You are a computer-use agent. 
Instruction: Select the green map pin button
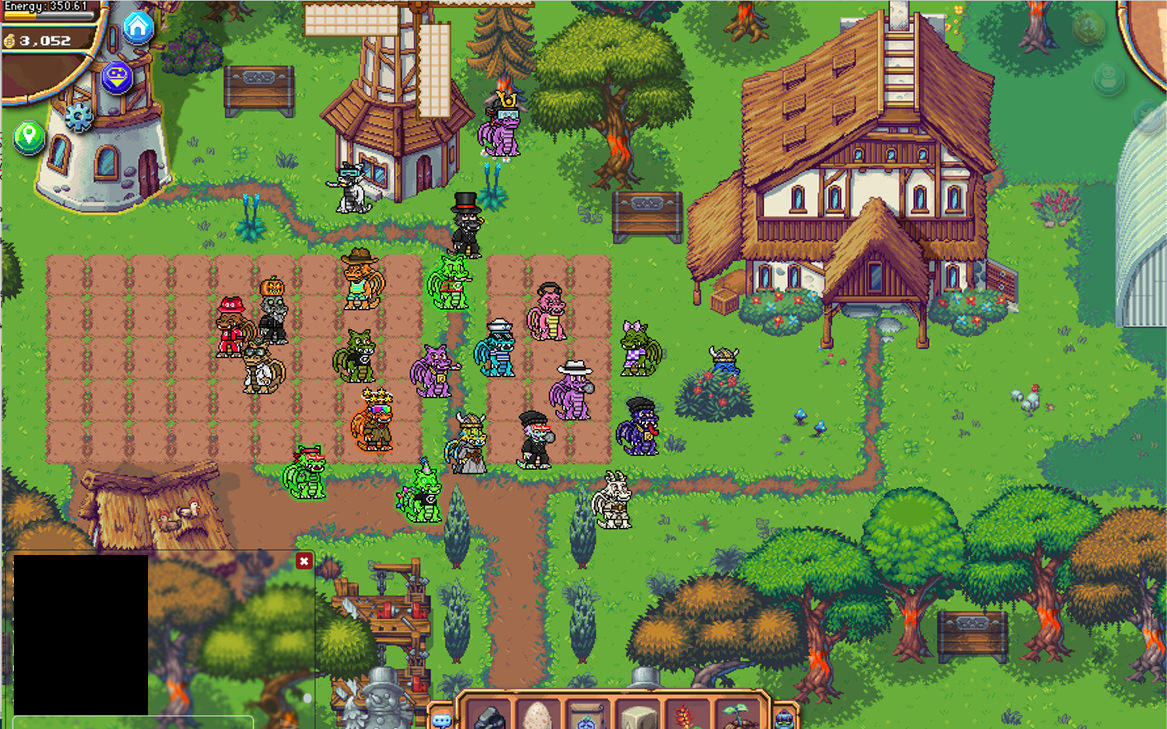click(x=28, y=137)
